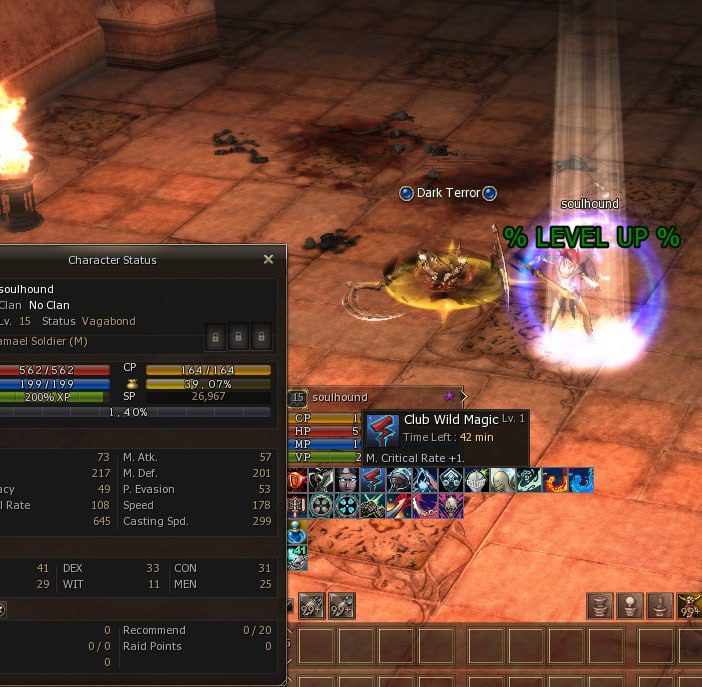This screenshot has width=702, height=687.
Task: Close the Character Status window
Action: (268, 259)
